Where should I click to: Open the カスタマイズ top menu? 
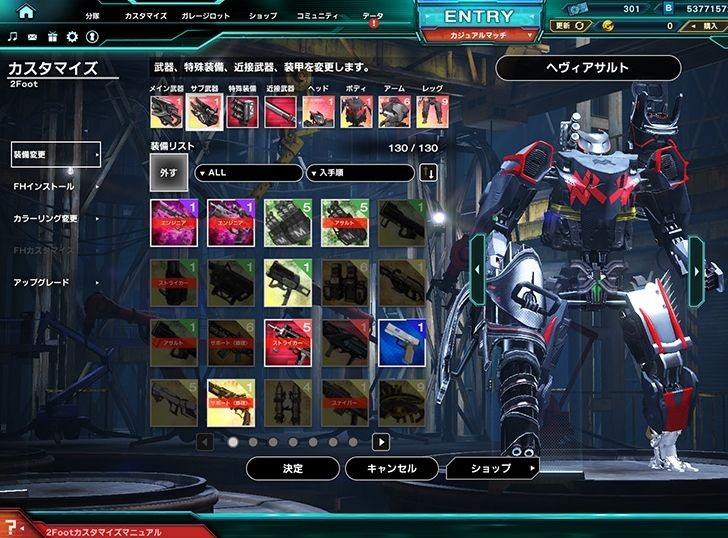[x=146, y=16]
